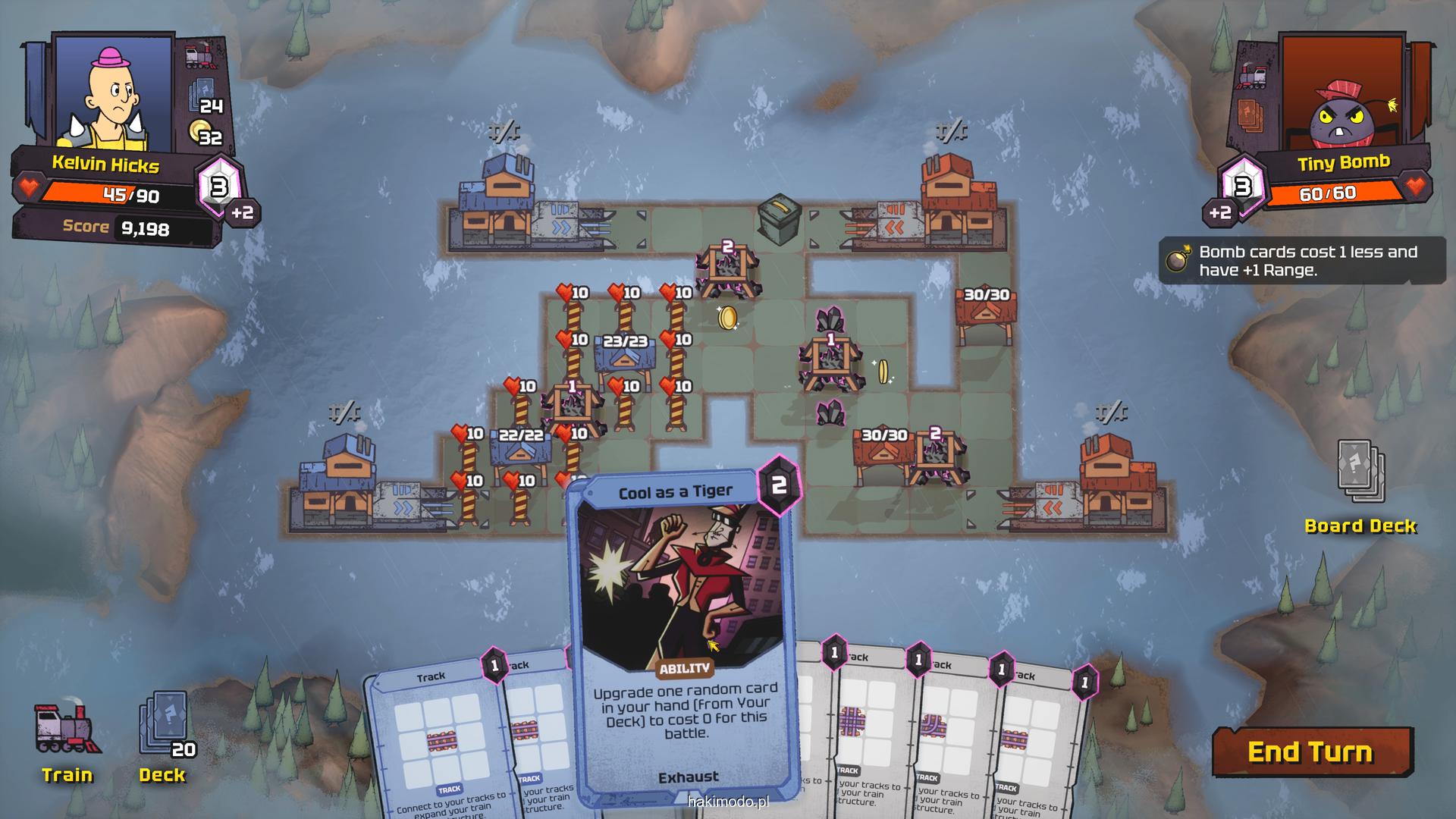End the current turn
This screenshot has width=1456, height=819.
pyautogui.click(x=1311, y=752)
